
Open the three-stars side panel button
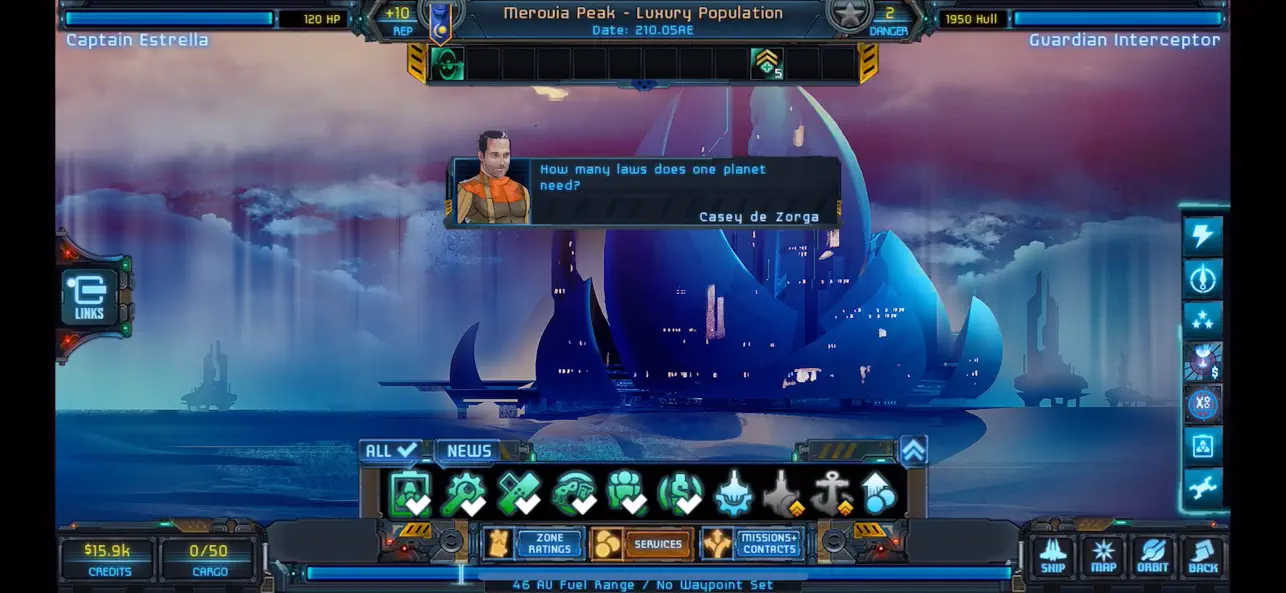(x=1202, y=320)
